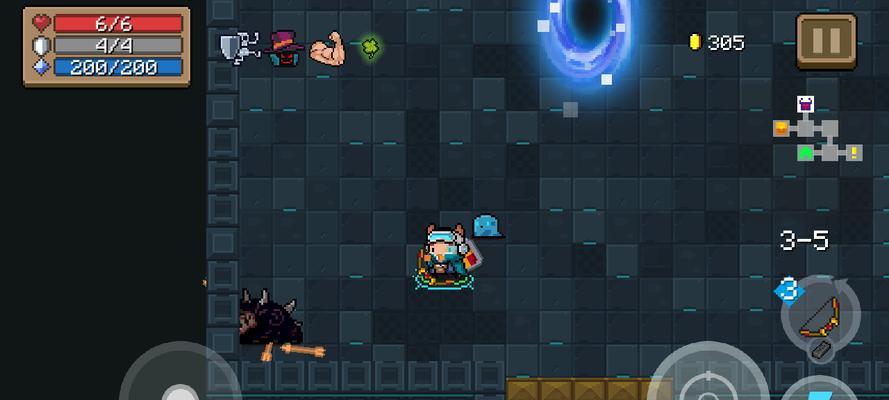Screen dimensions: 889x400
Task: Tap the shield and sword buff icon
Action: pyautogui.click(x=240, y=46)
